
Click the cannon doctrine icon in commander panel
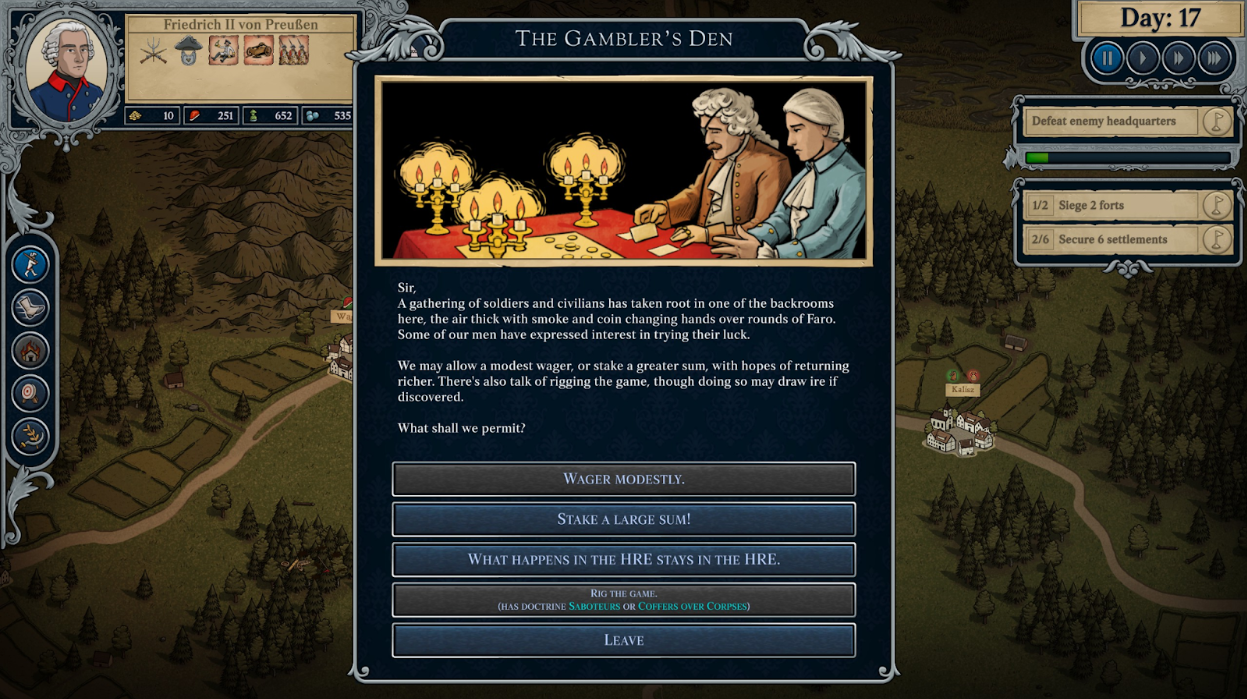point(258,50)
